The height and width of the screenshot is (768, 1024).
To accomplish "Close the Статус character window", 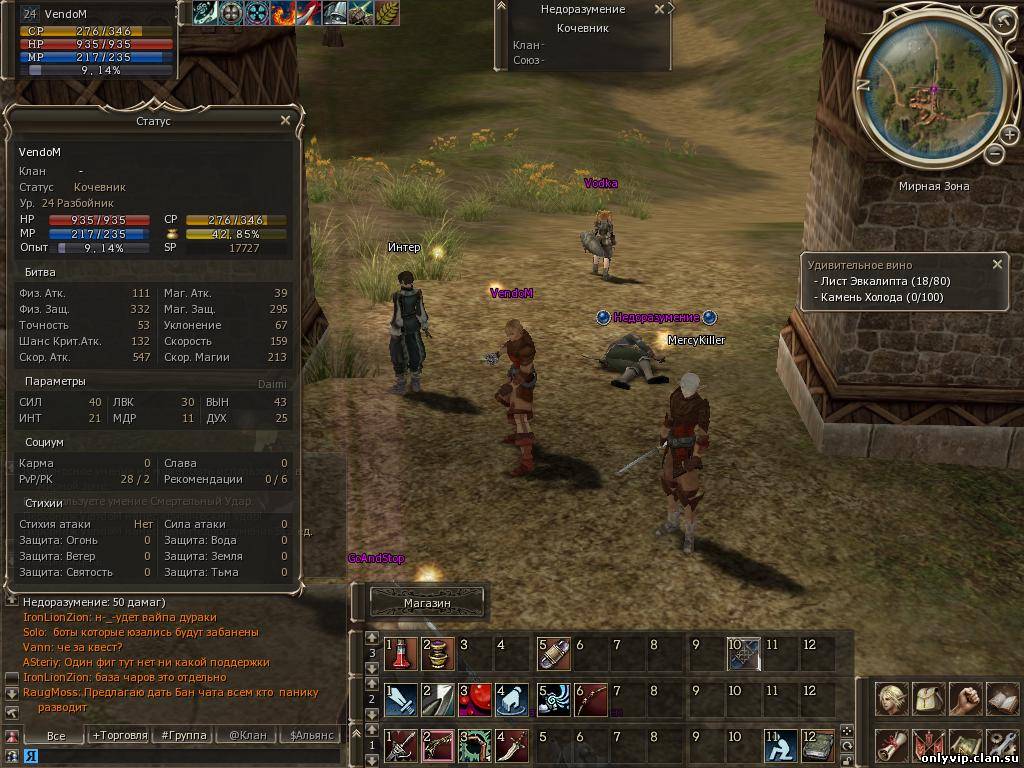I will [285, 120].
